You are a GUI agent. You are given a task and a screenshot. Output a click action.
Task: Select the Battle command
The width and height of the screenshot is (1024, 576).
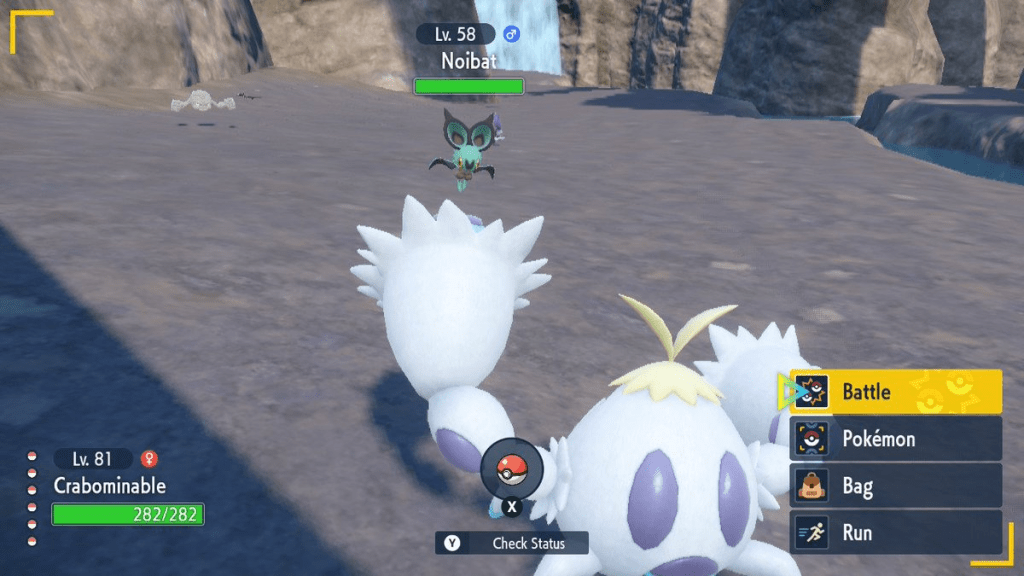pos(895,392)
